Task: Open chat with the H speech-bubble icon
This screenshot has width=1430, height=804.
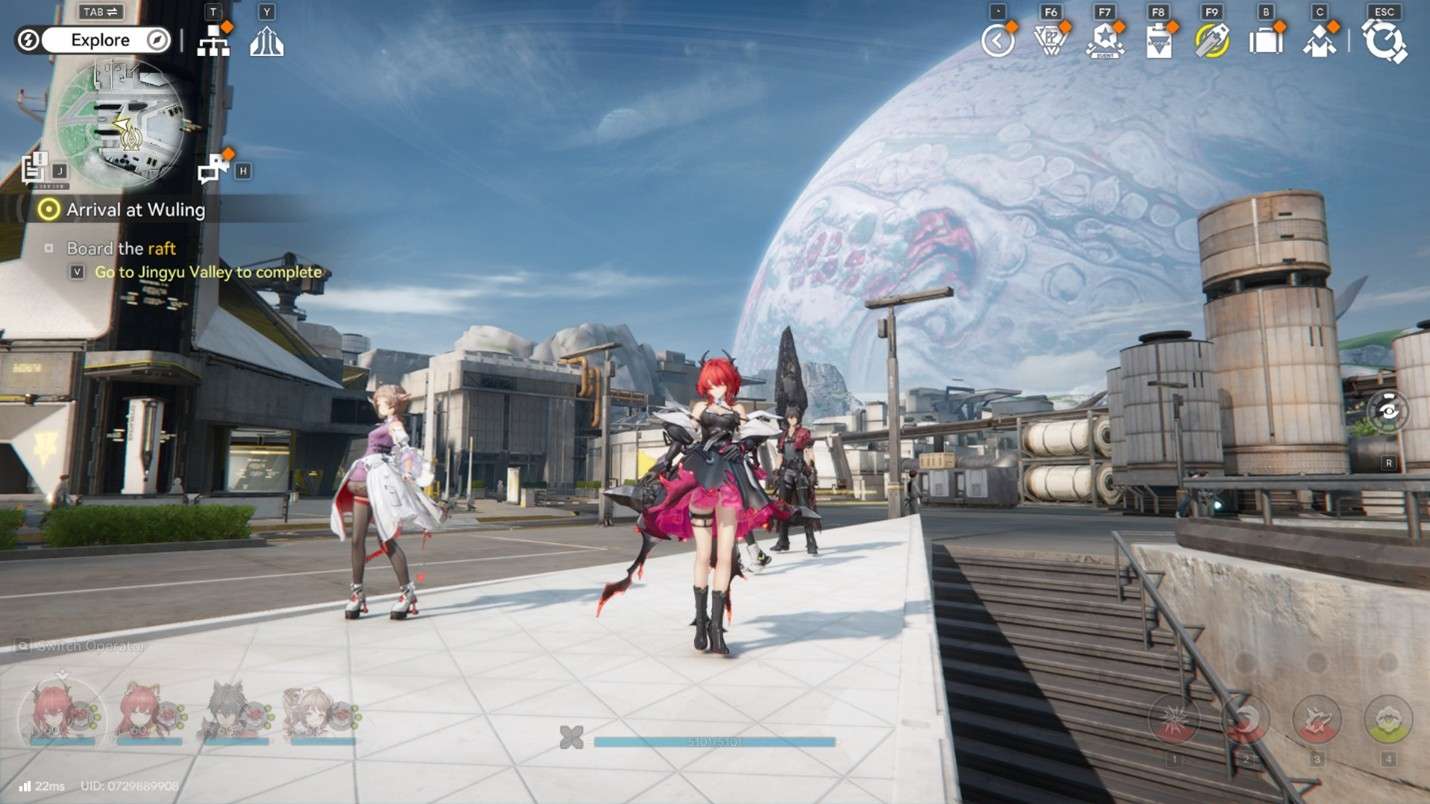Action: [211, 168]
